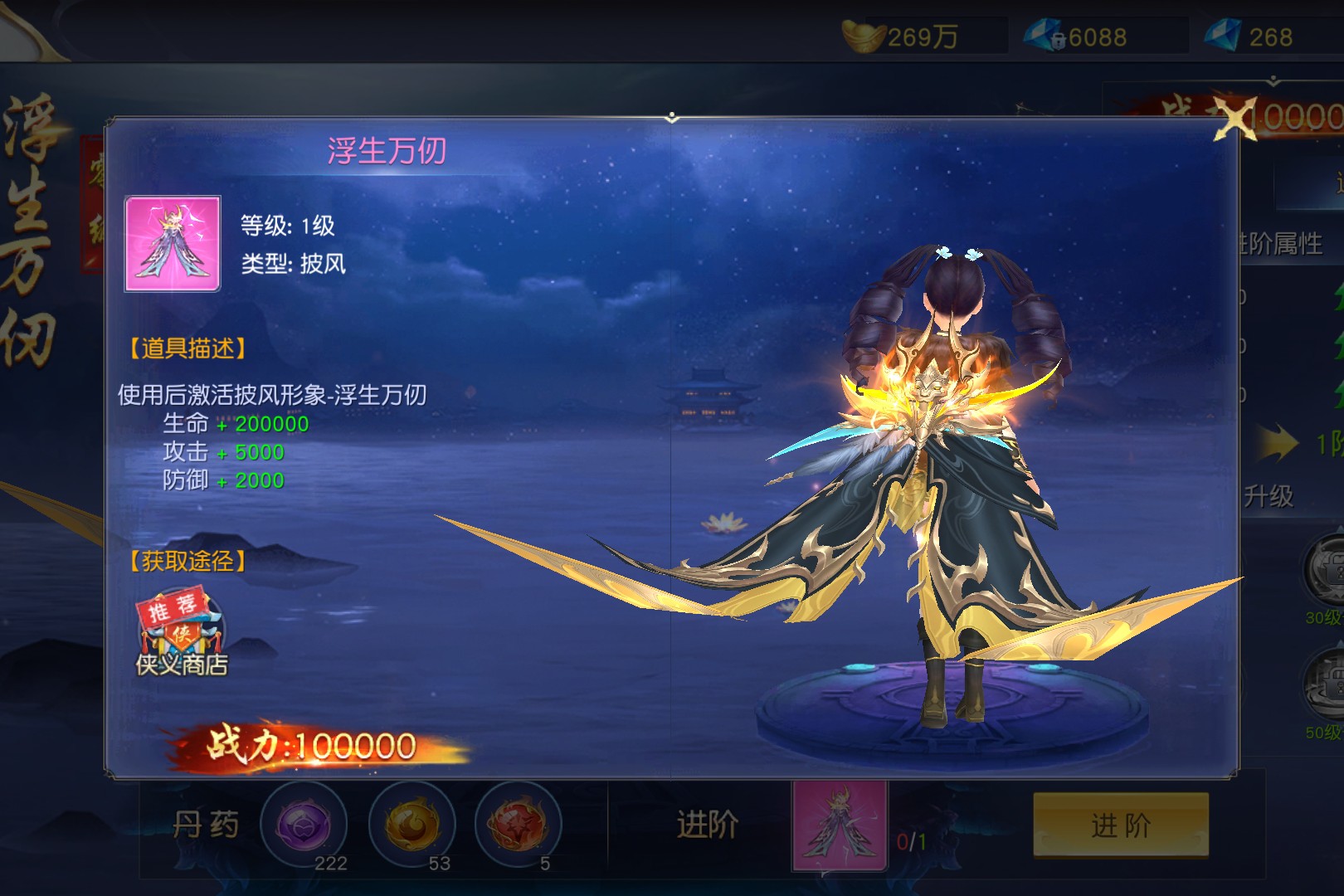Use the golden pill with 53 count
Screen dimensions: 1344x896
[411, 825]
